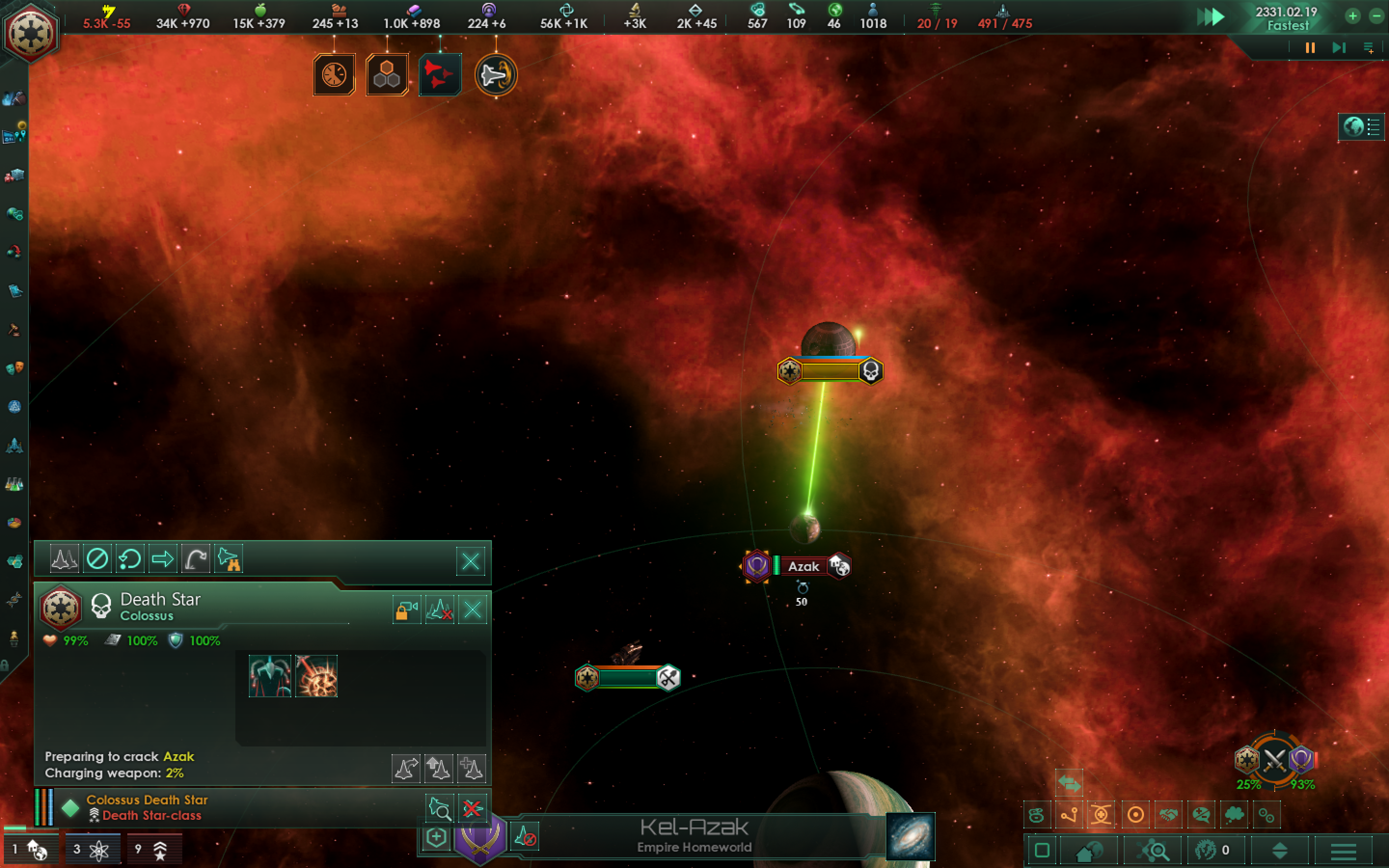The image size is (1389, 868).
Task: Cancel fleet orders with the red X button
Action: pos(474,807)
